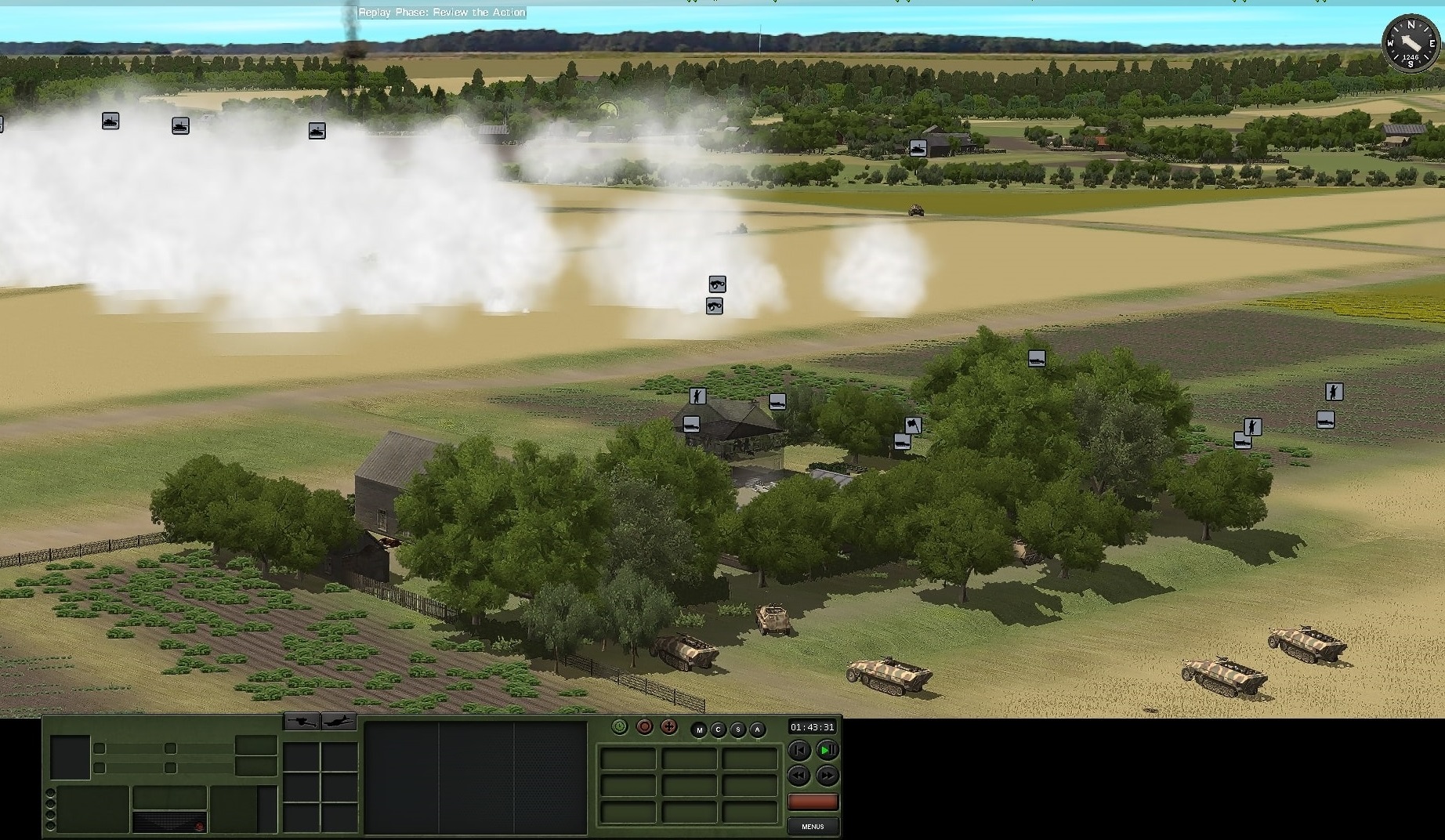Switch to the S command tab
This screenshot has height=840, width=1445.
point(738,730)
